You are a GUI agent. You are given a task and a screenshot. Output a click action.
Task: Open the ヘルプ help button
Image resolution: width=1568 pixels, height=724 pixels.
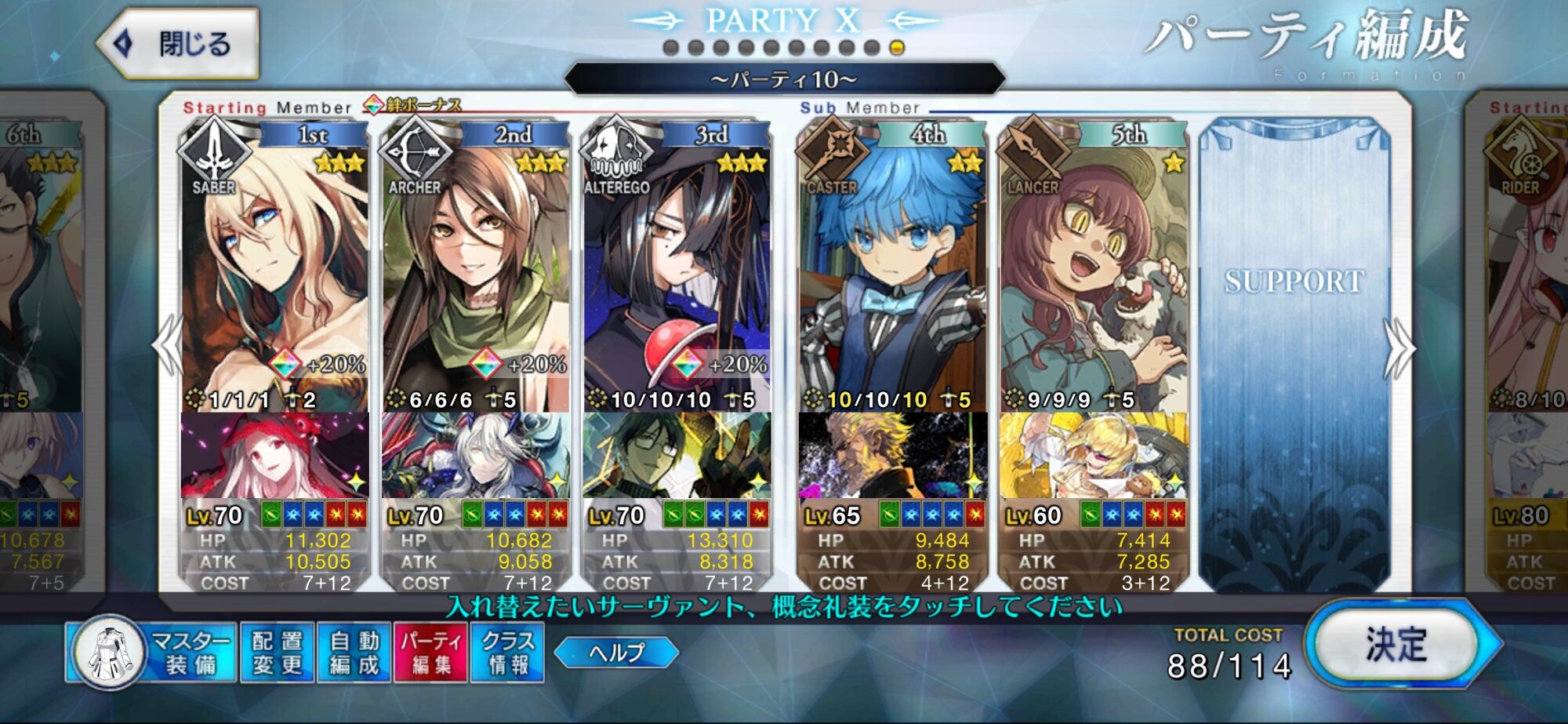616,653
